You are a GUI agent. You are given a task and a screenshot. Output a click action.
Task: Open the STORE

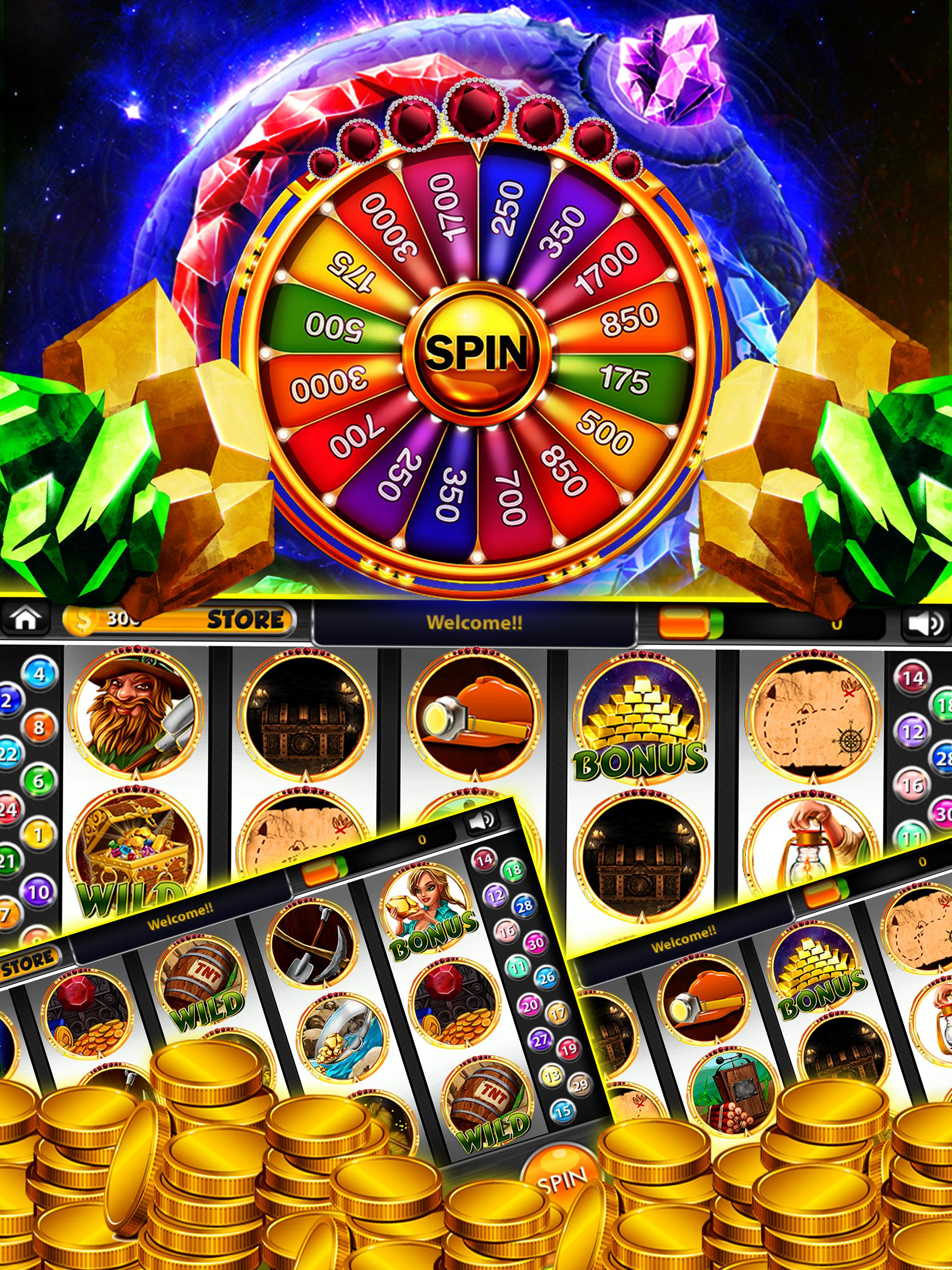tap(247, 619)
